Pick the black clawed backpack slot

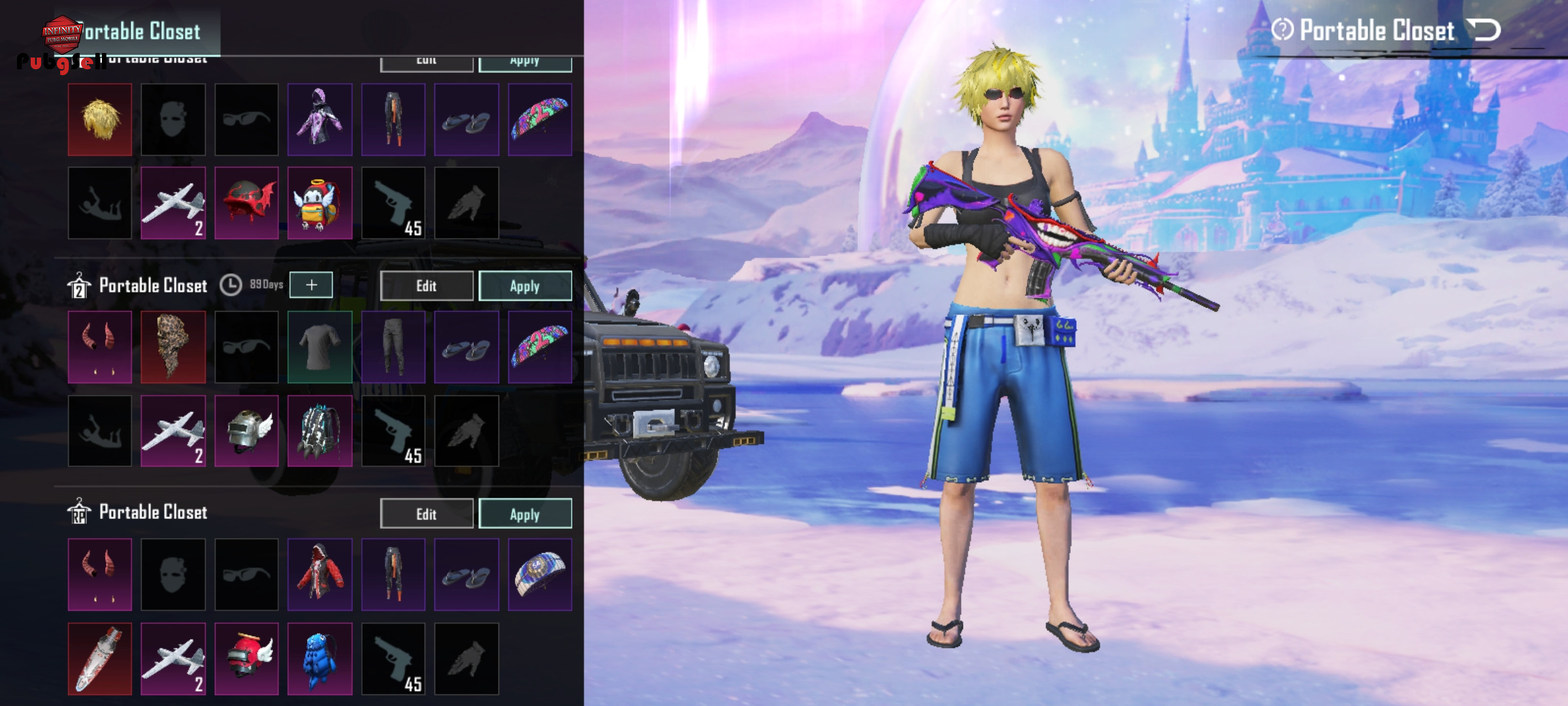(319, 431)
